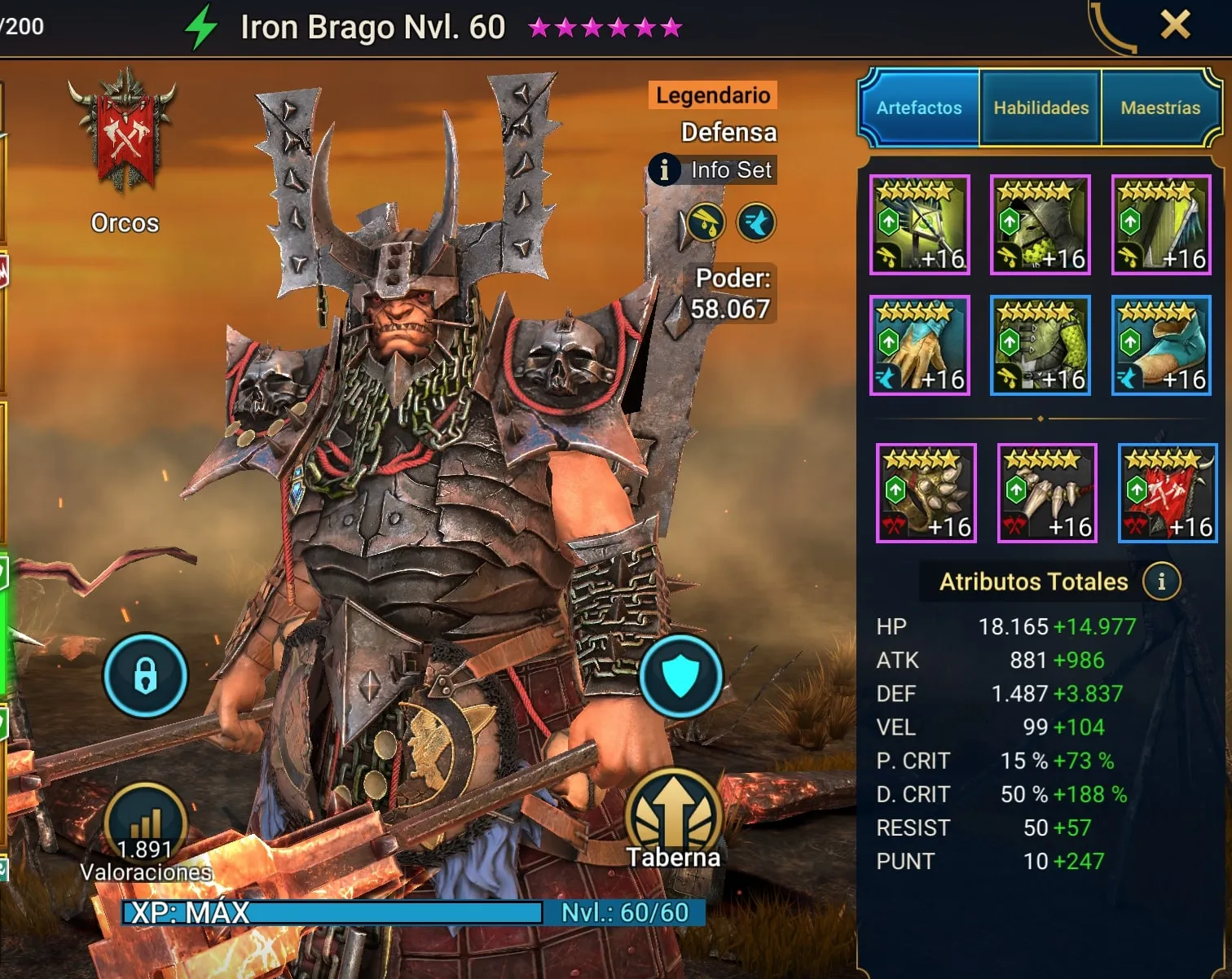Close the champion screen with the X

(1175, 26)
